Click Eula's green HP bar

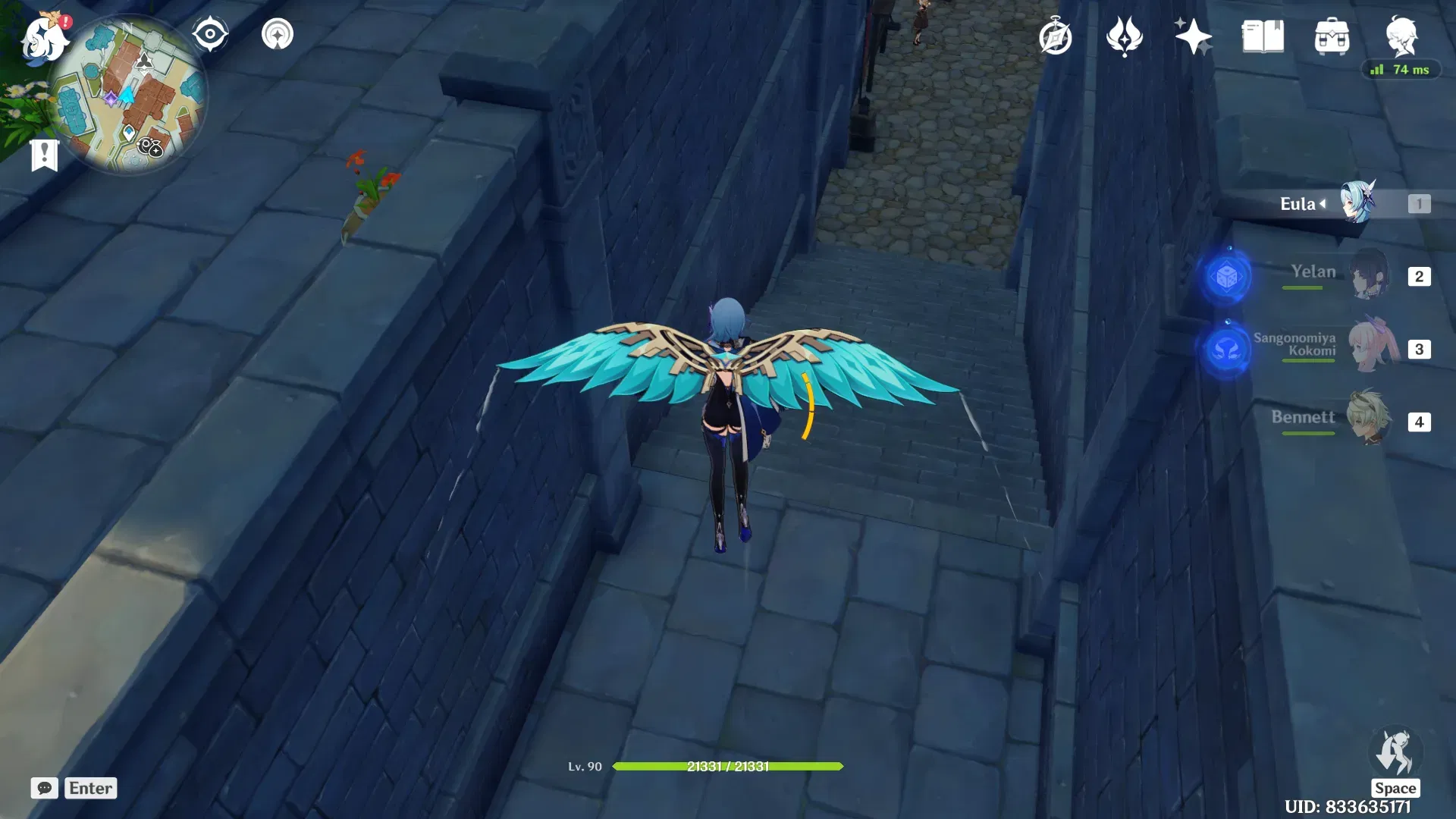click(728, 766)
